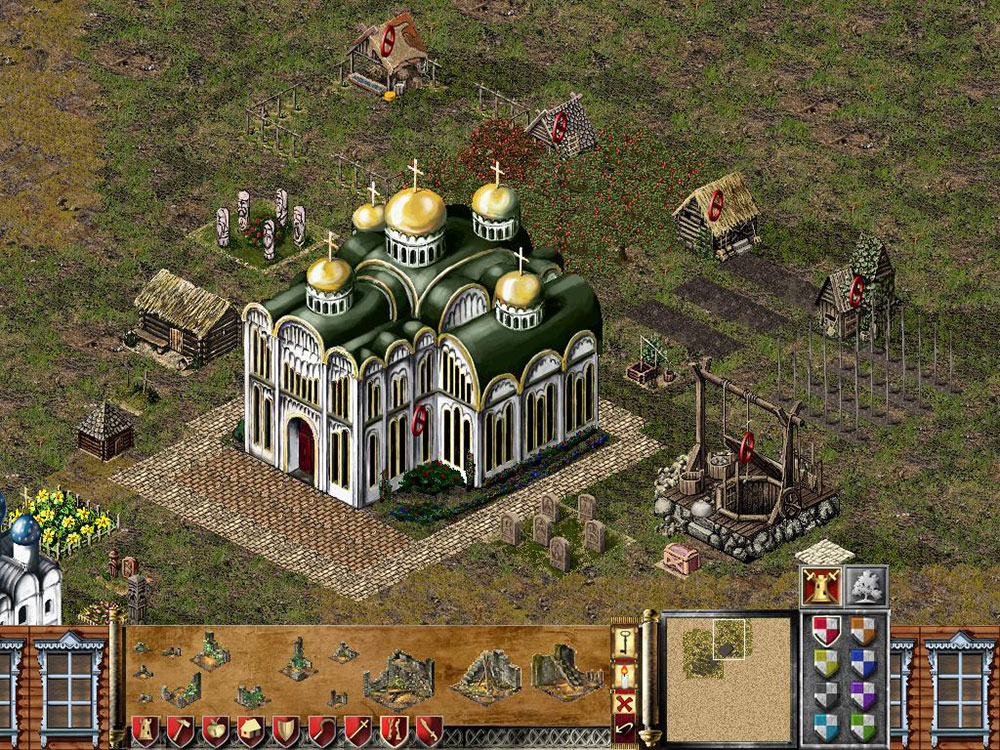Select the yellow player shield

click(x=825, y=663)
